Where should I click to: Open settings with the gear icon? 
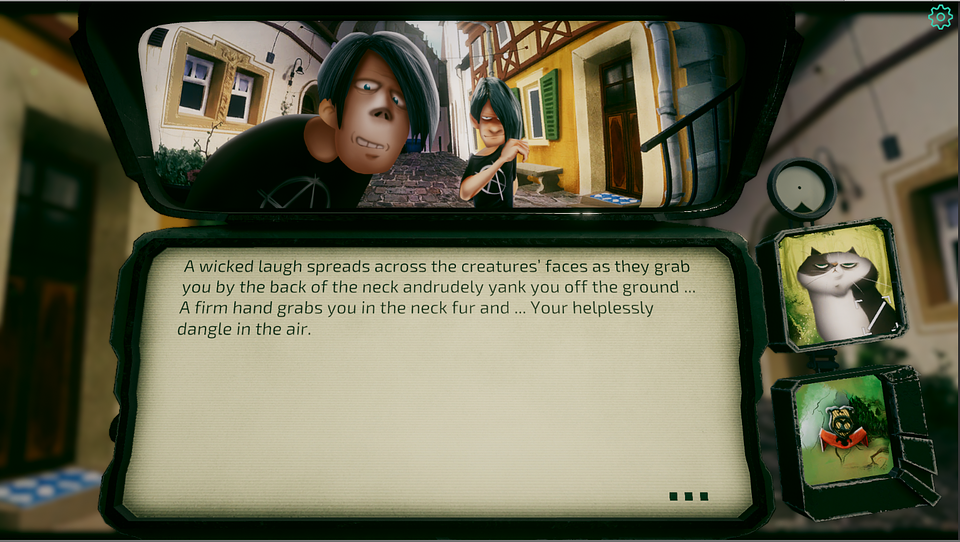coord(940,17)
